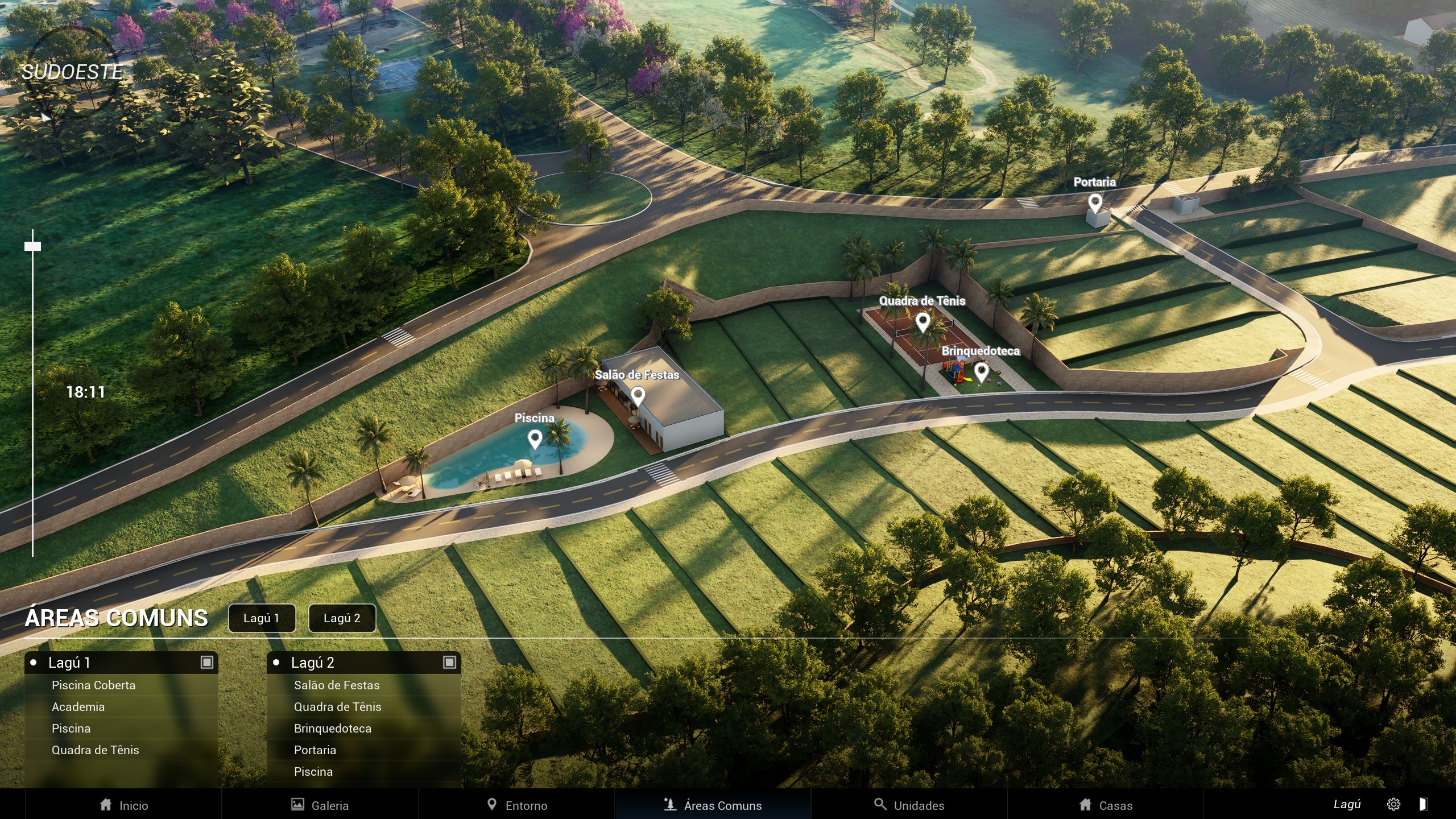This screenshot has width=1456, height=819.
Task: Pick Brinquedoteca in the Lagú 2 list
Action: click(x=333, y=729)
